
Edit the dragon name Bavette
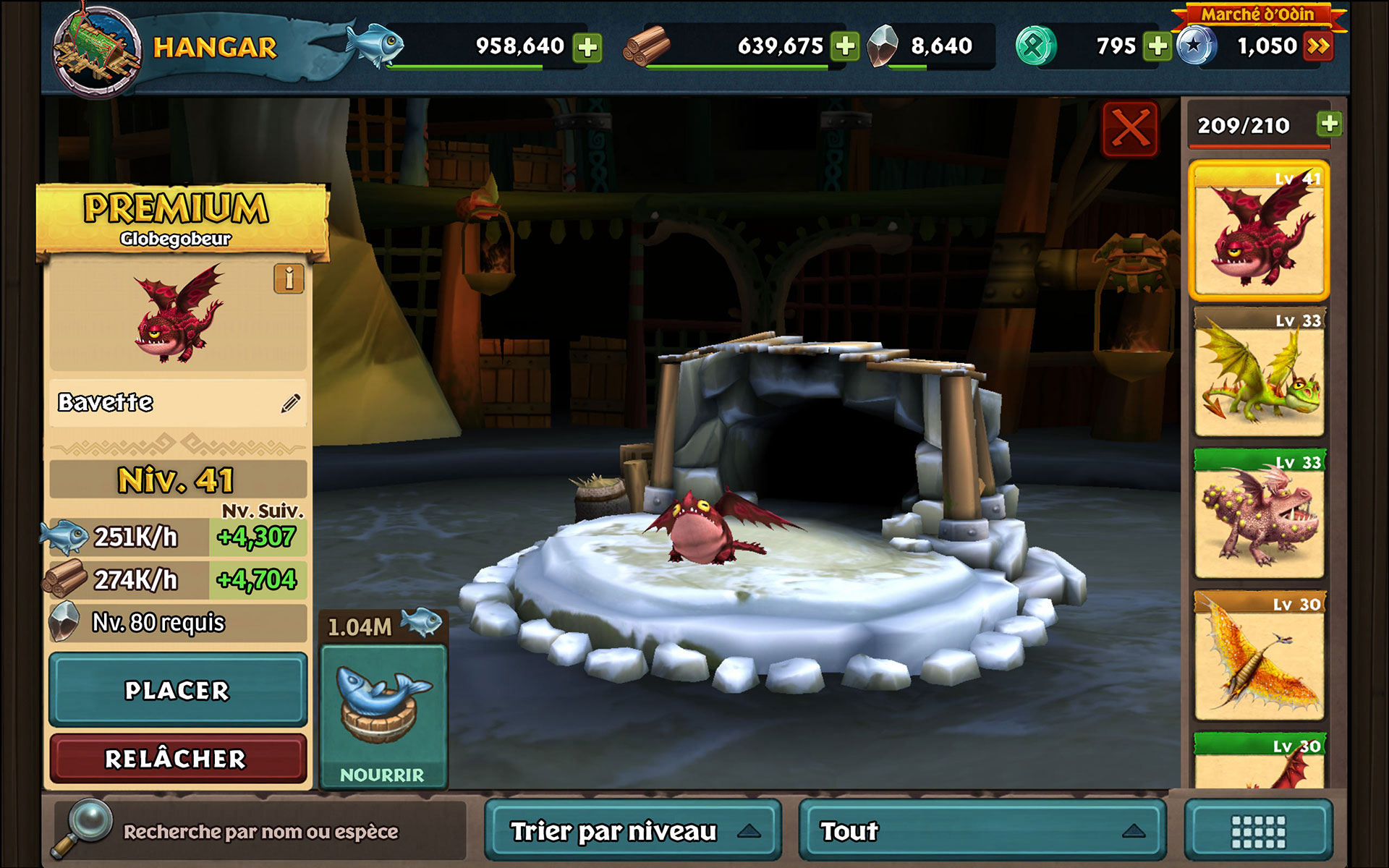point(291,403)
